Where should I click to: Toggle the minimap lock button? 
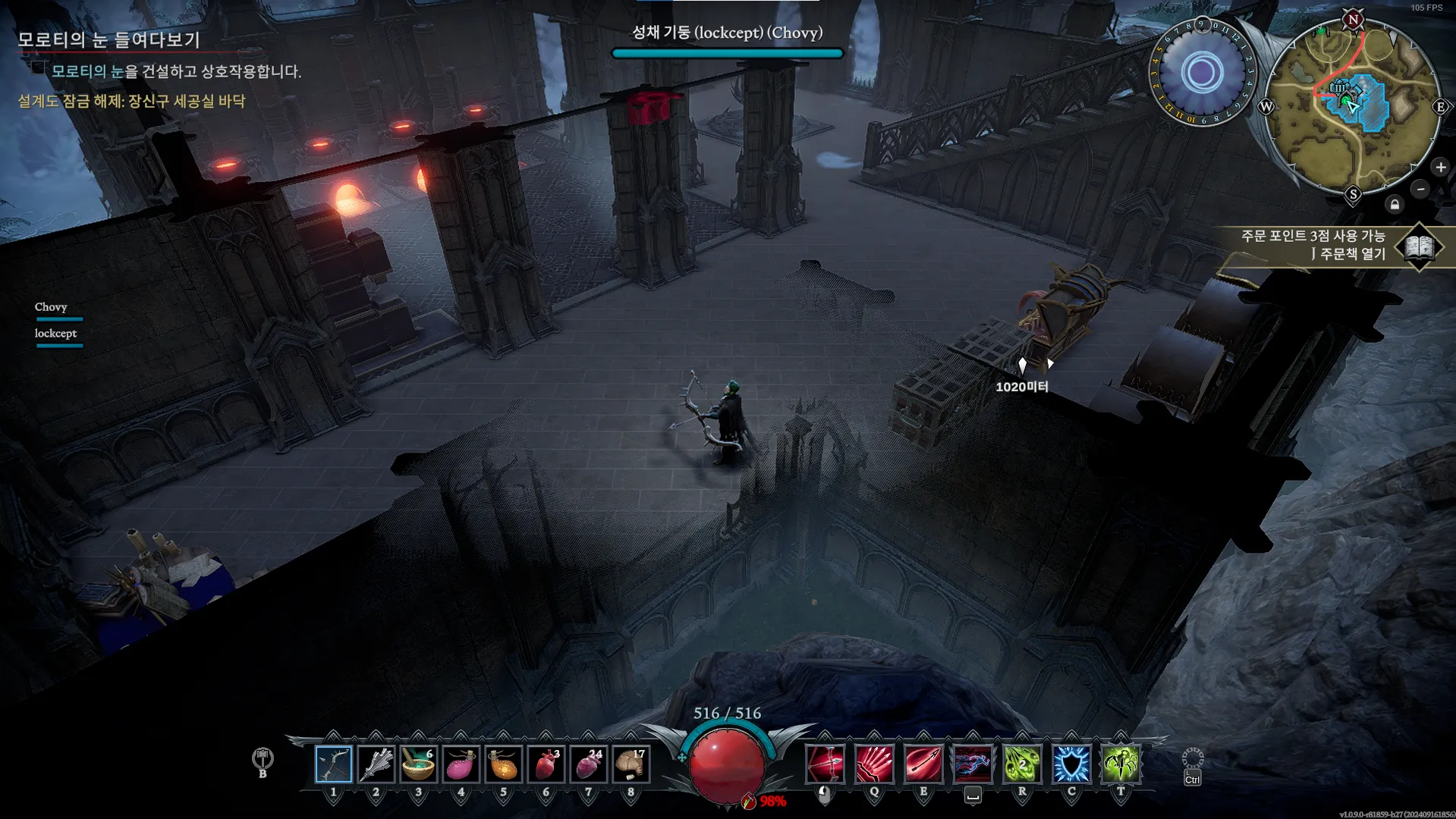click(1395, 205)
